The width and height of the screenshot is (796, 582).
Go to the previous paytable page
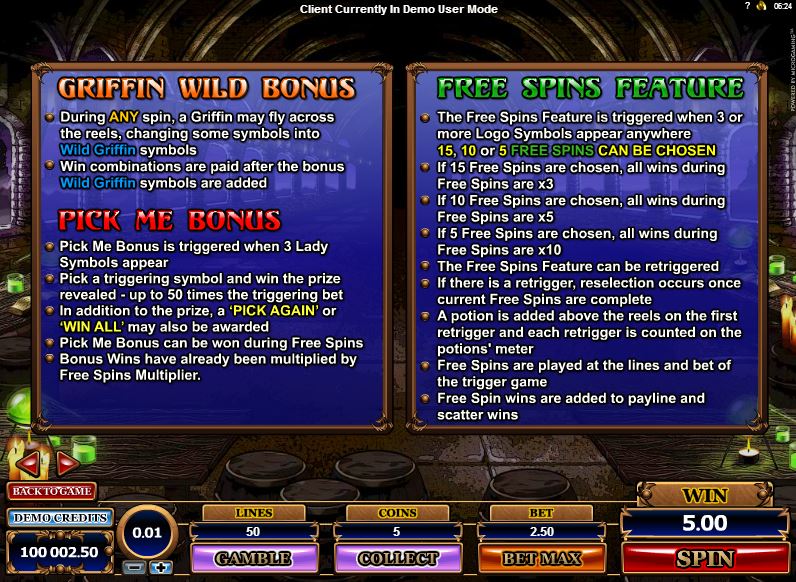click(x=28, y=463)
